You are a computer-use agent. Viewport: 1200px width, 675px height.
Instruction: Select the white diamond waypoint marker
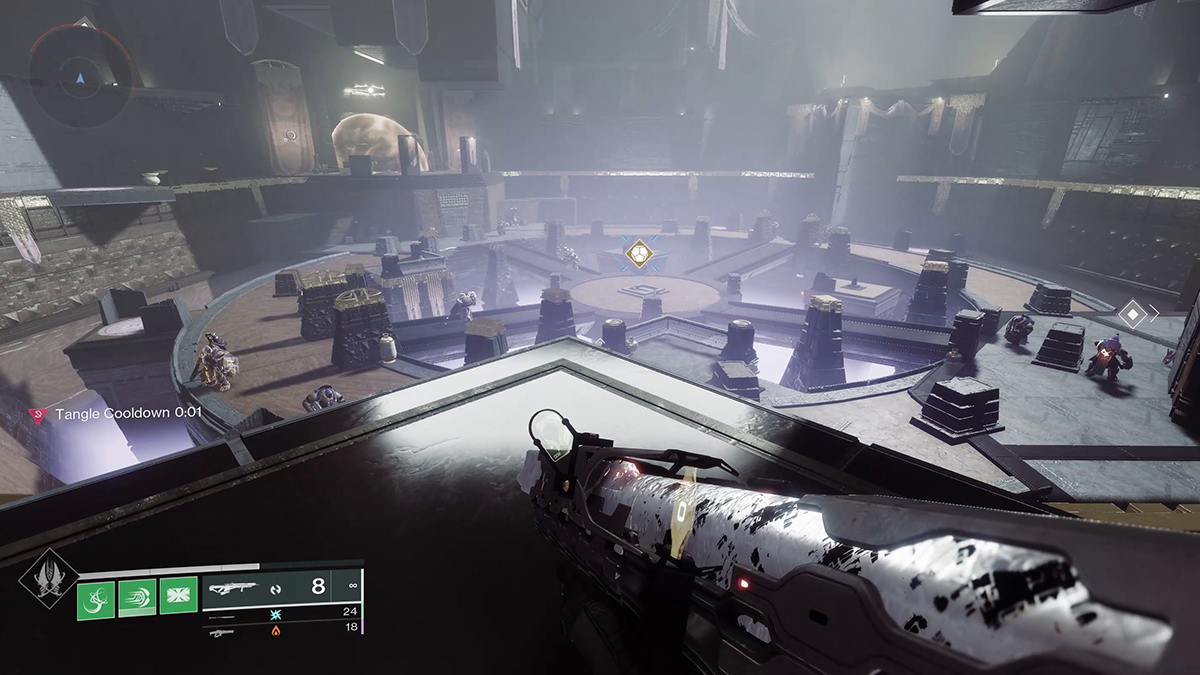click(1131, 314)
